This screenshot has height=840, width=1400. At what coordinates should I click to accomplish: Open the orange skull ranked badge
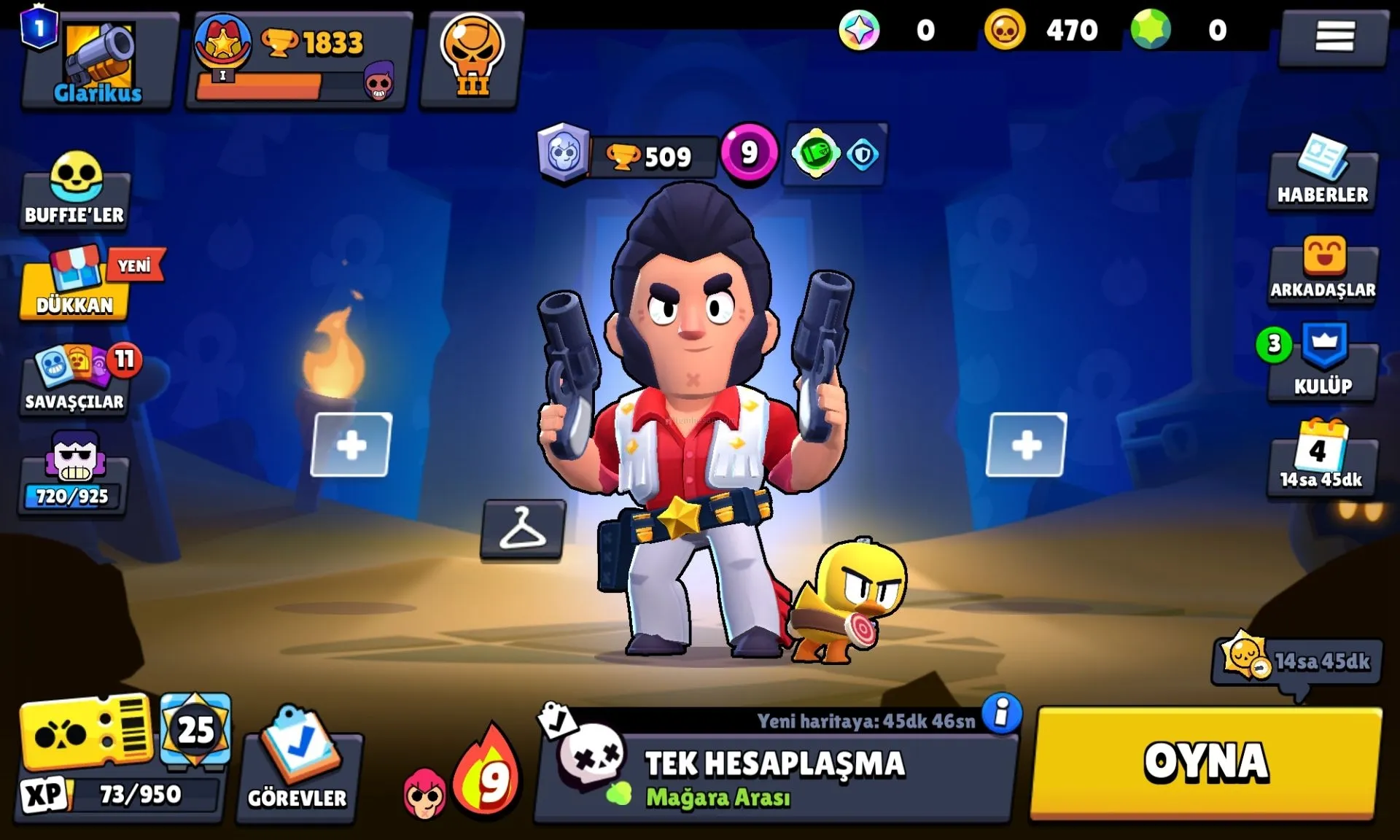472,58
